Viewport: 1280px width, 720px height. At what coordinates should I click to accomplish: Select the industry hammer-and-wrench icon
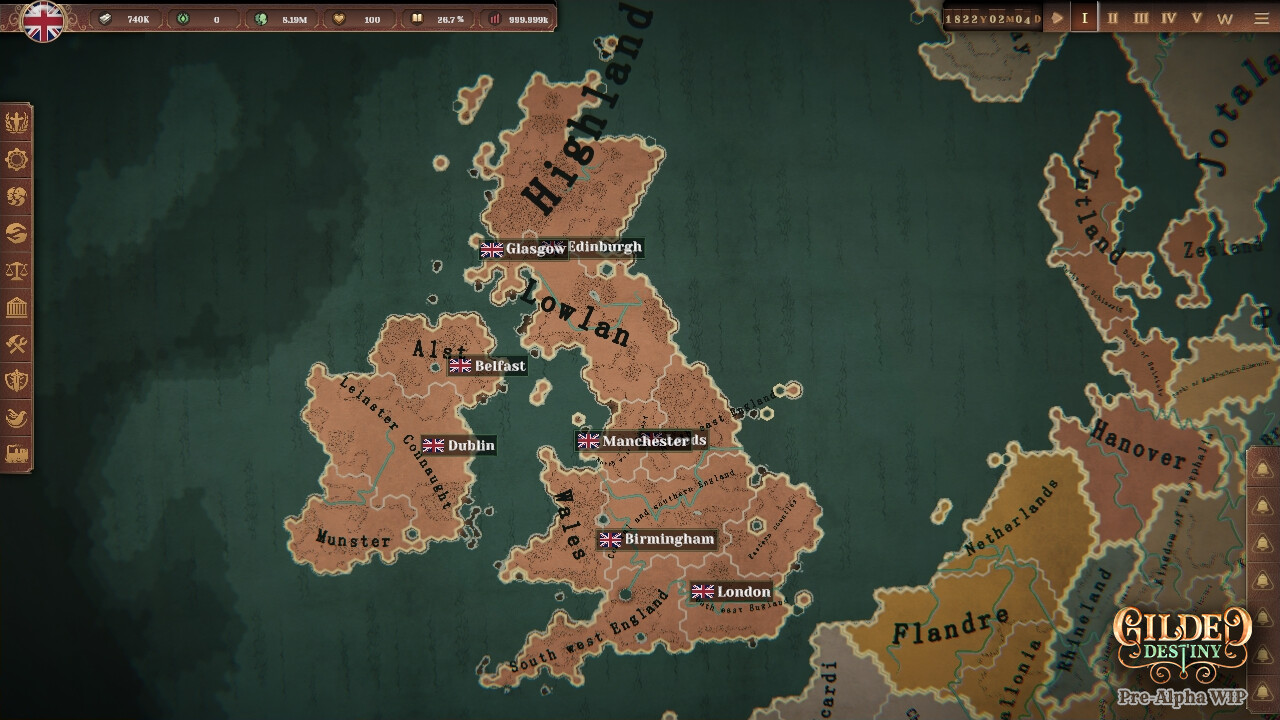coord(17,345)
